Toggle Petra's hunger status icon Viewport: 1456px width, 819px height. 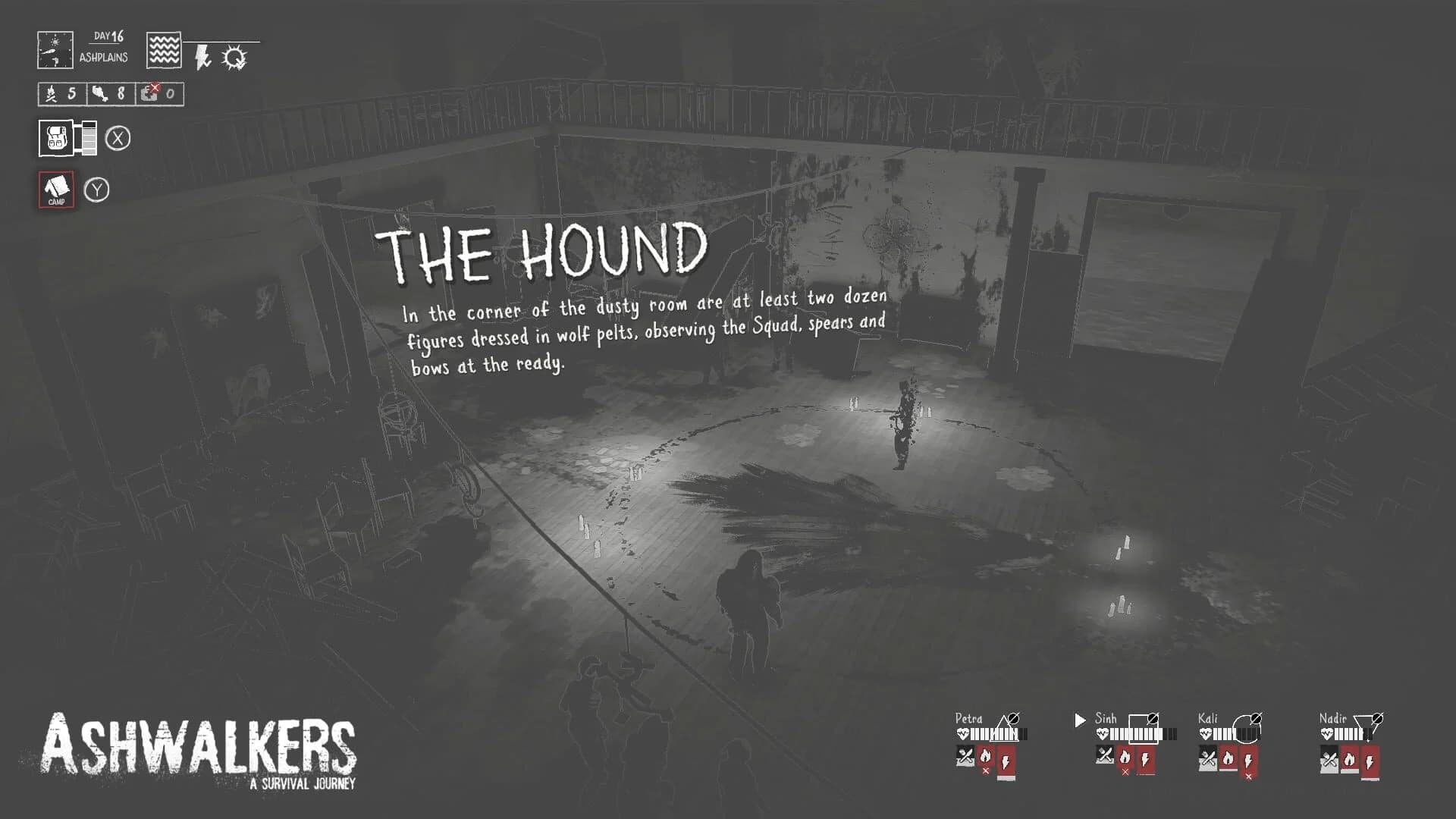click(x=964, y=756)
